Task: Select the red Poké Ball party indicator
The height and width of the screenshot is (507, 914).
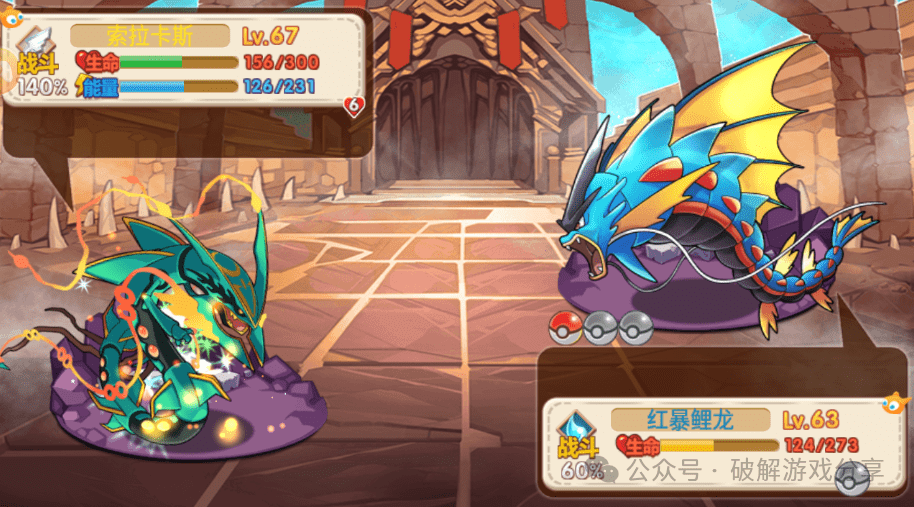Action: pyautogui.click(x=566, y=327)
